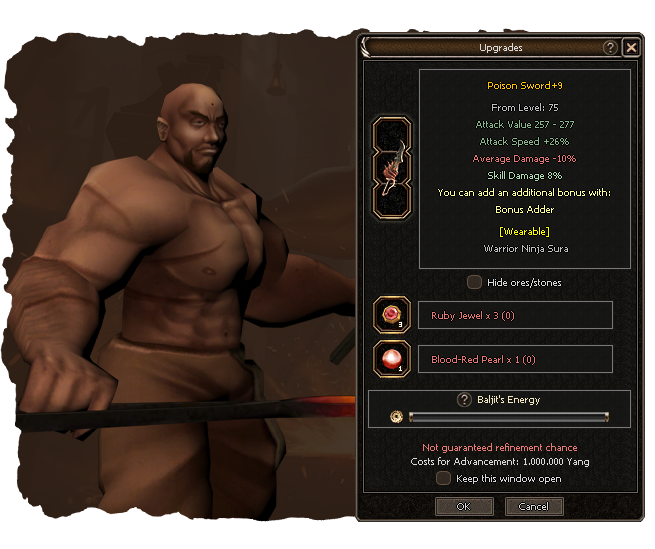Select the Ruby Jewel material icon
Image resolution: width=655 pixels, height=549 pixels.
[x=391, y=316]
